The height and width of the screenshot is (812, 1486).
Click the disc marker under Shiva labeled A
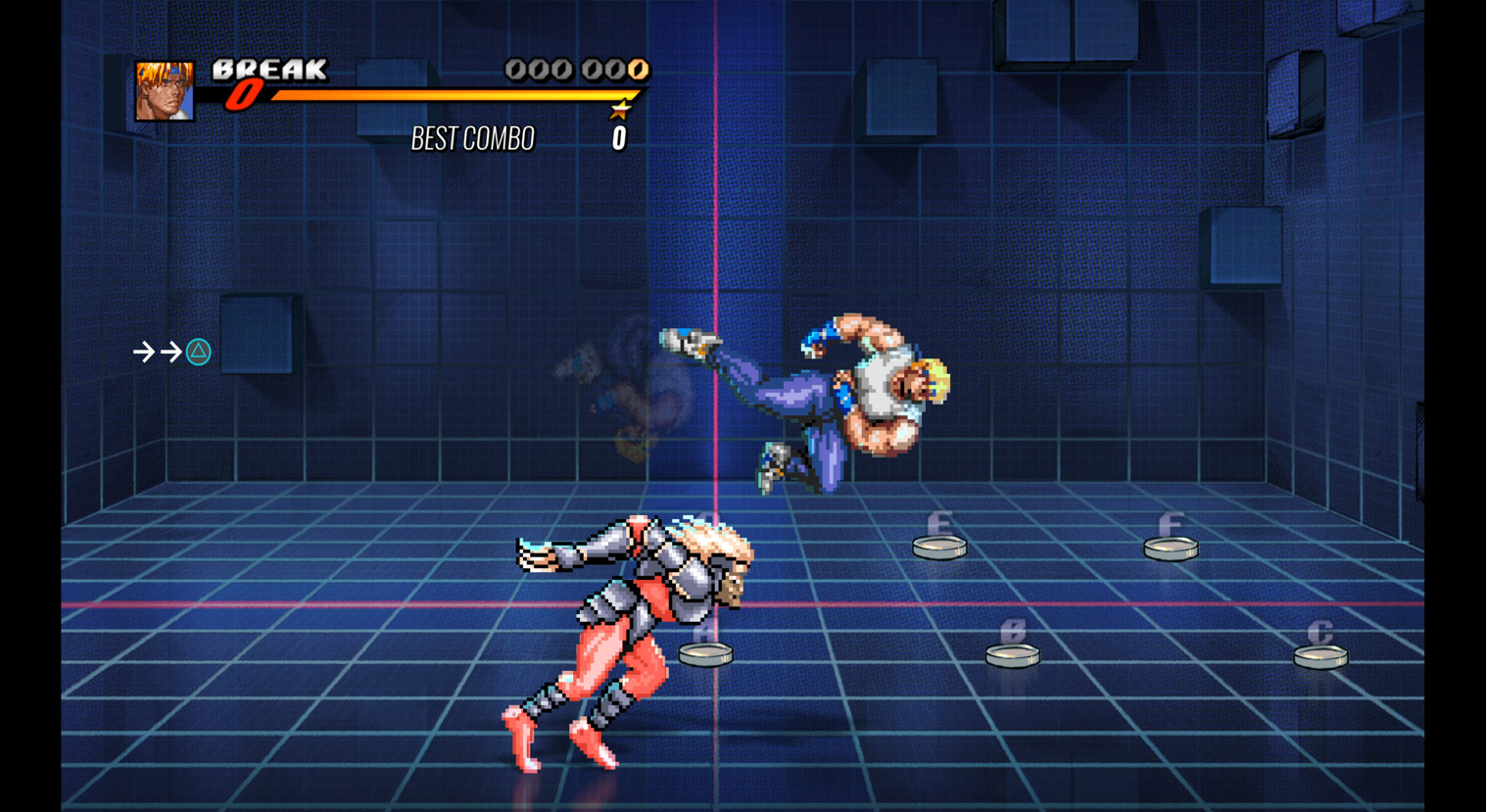pyautogui.click(x=707, y=653)
